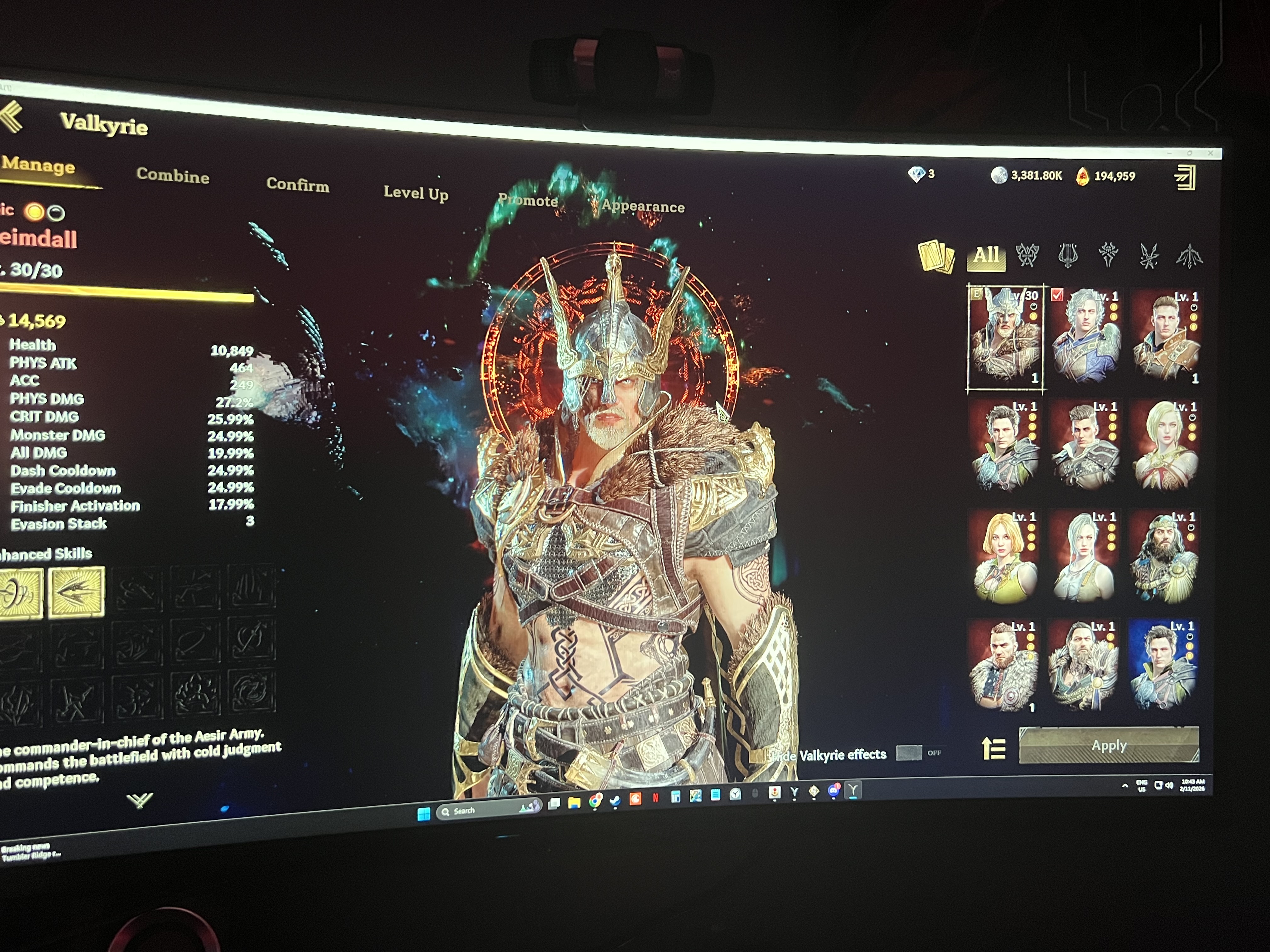The height and width of the screenshot is (952, 1270).
Task: Filter by the lyre class icon
Action: click(1067, 255)
